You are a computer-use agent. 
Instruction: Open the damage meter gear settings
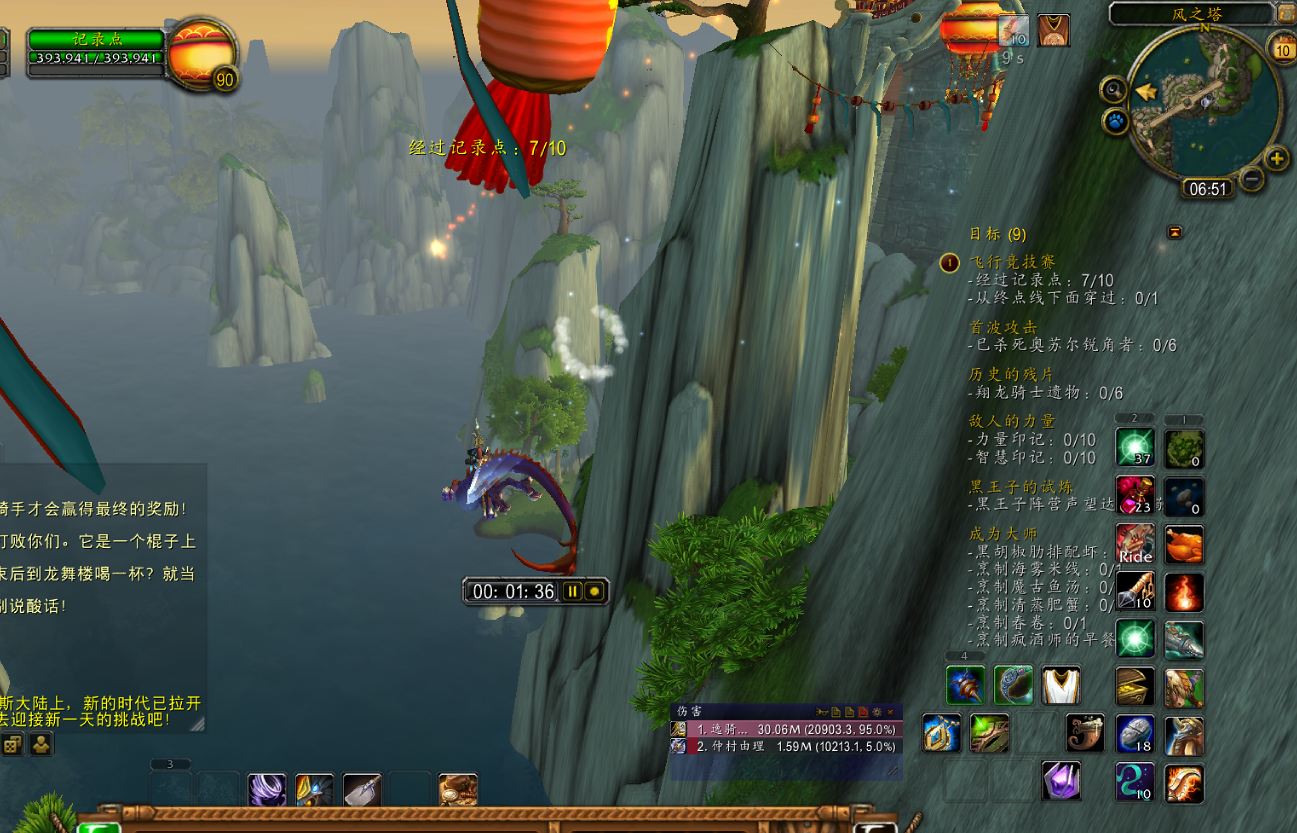tap(876, 711)
